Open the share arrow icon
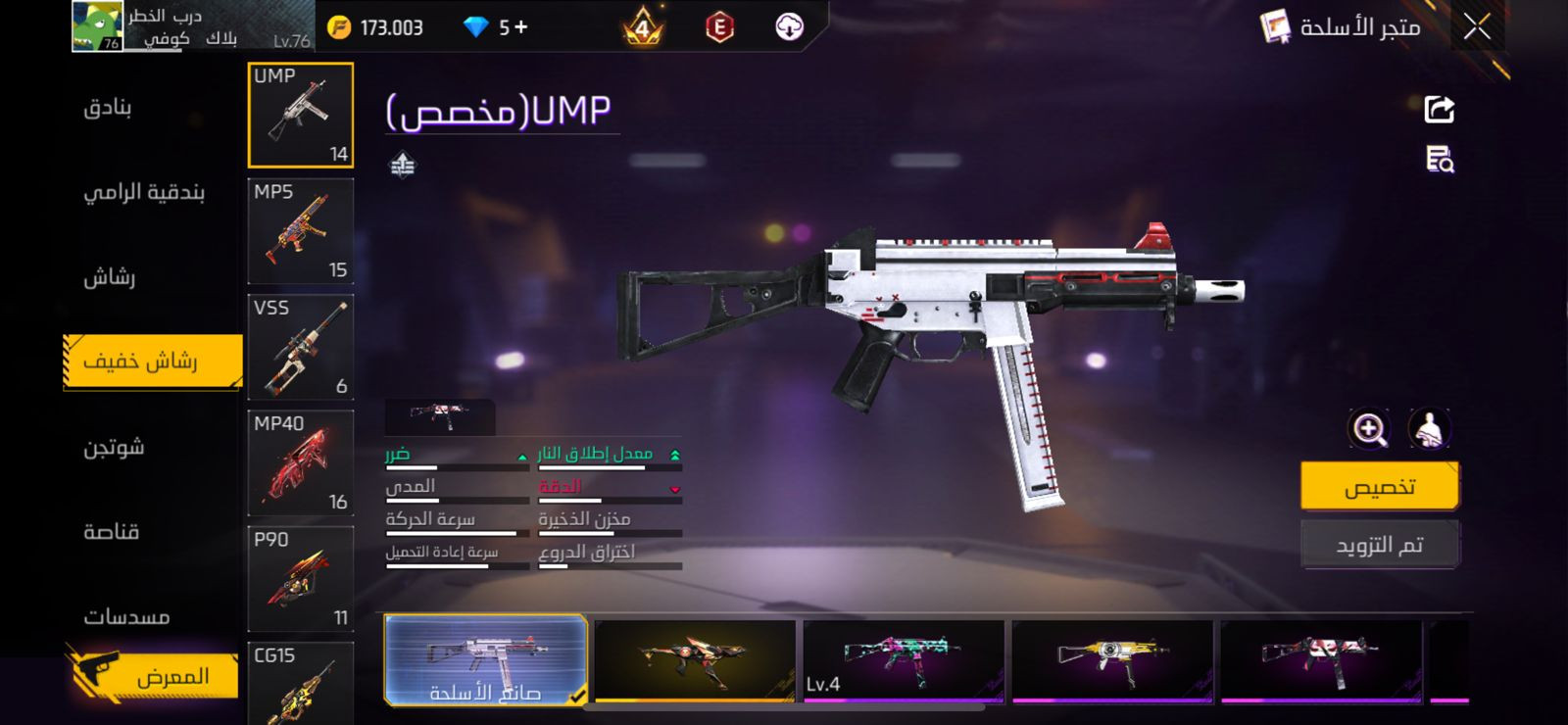This screenshot has width=1568, height=725. click(1439, 109)
